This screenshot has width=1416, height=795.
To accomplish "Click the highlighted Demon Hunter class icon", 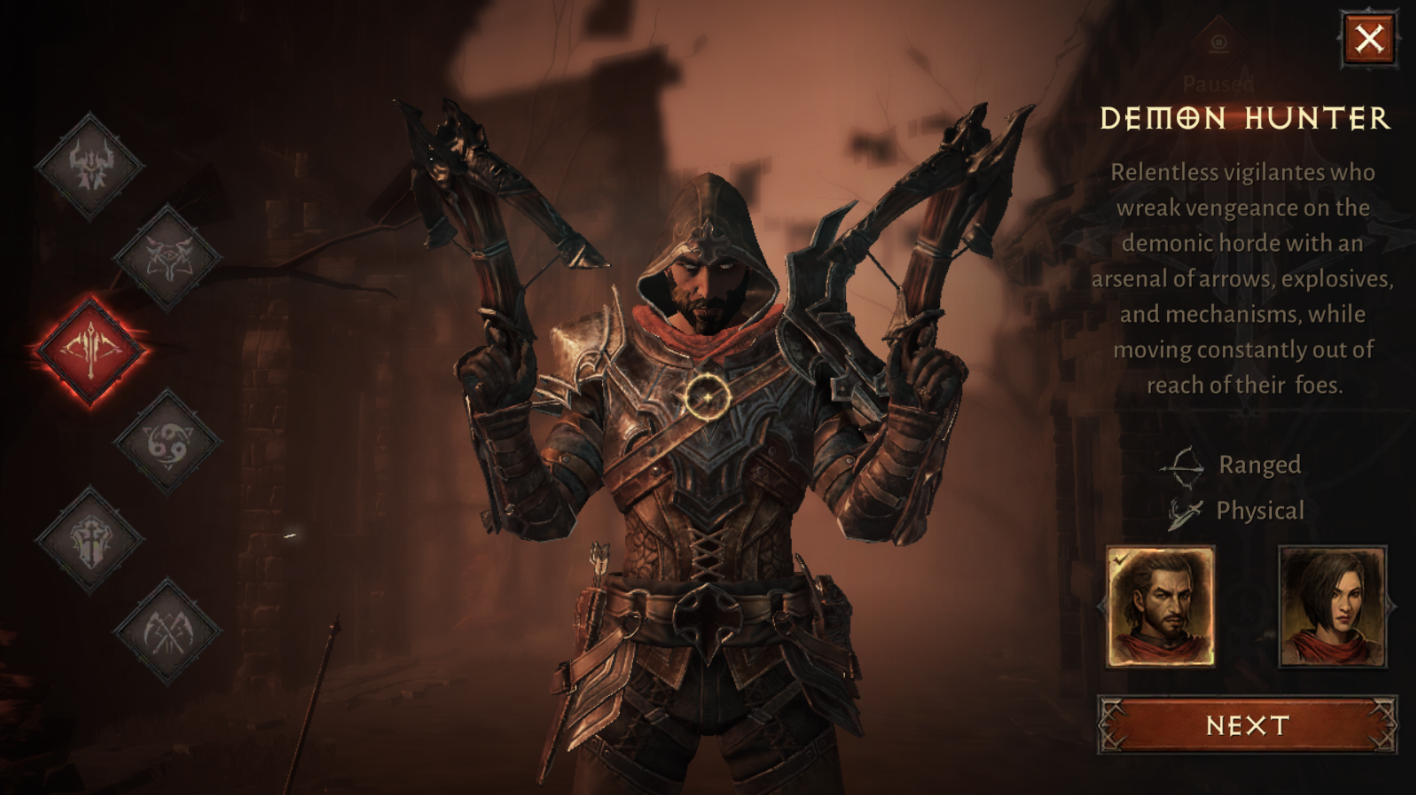I will pyautogui.click(x=87, y=350).
